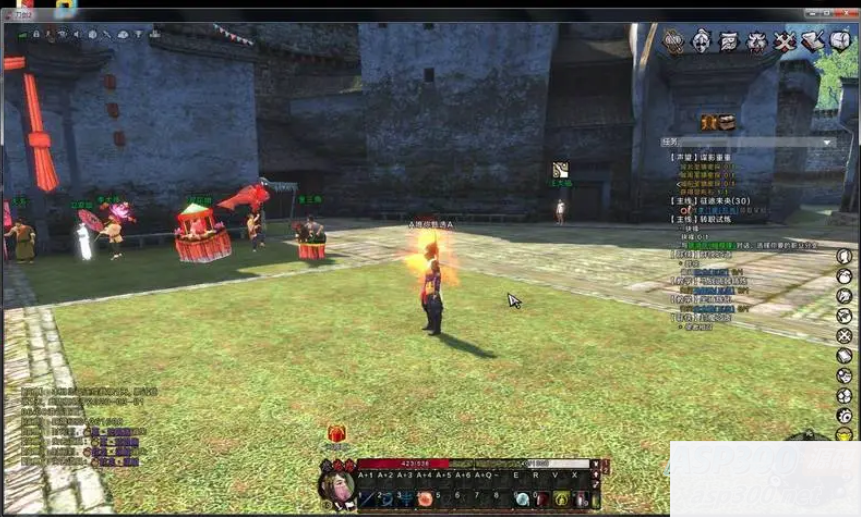Activate the orange orb skill in slot 4
861x517 pixels.
(x=425, y=499)
